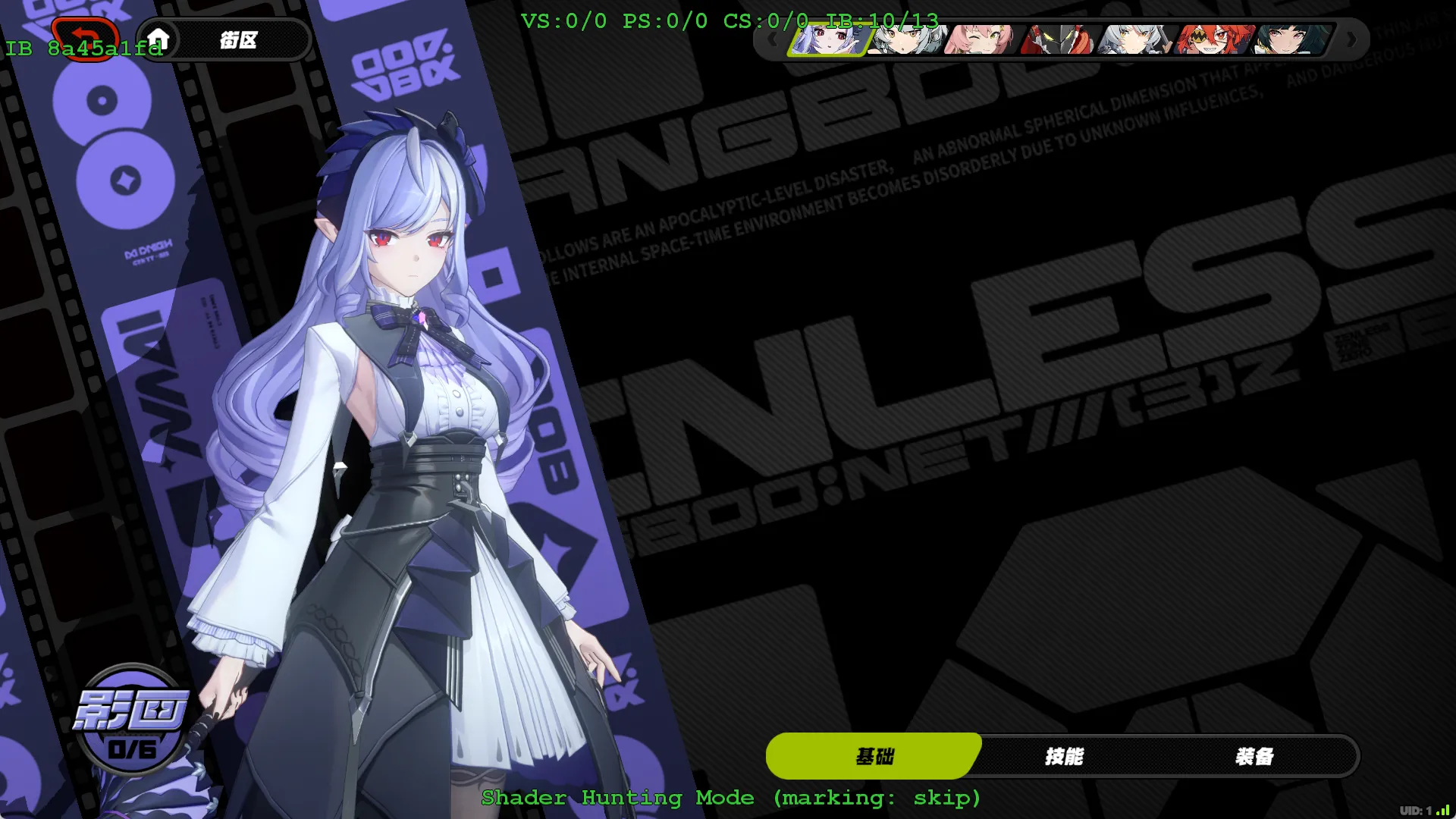Go to the home screen via house icon
Viewport: 1456px width, 819px height.
coord(158,39)
